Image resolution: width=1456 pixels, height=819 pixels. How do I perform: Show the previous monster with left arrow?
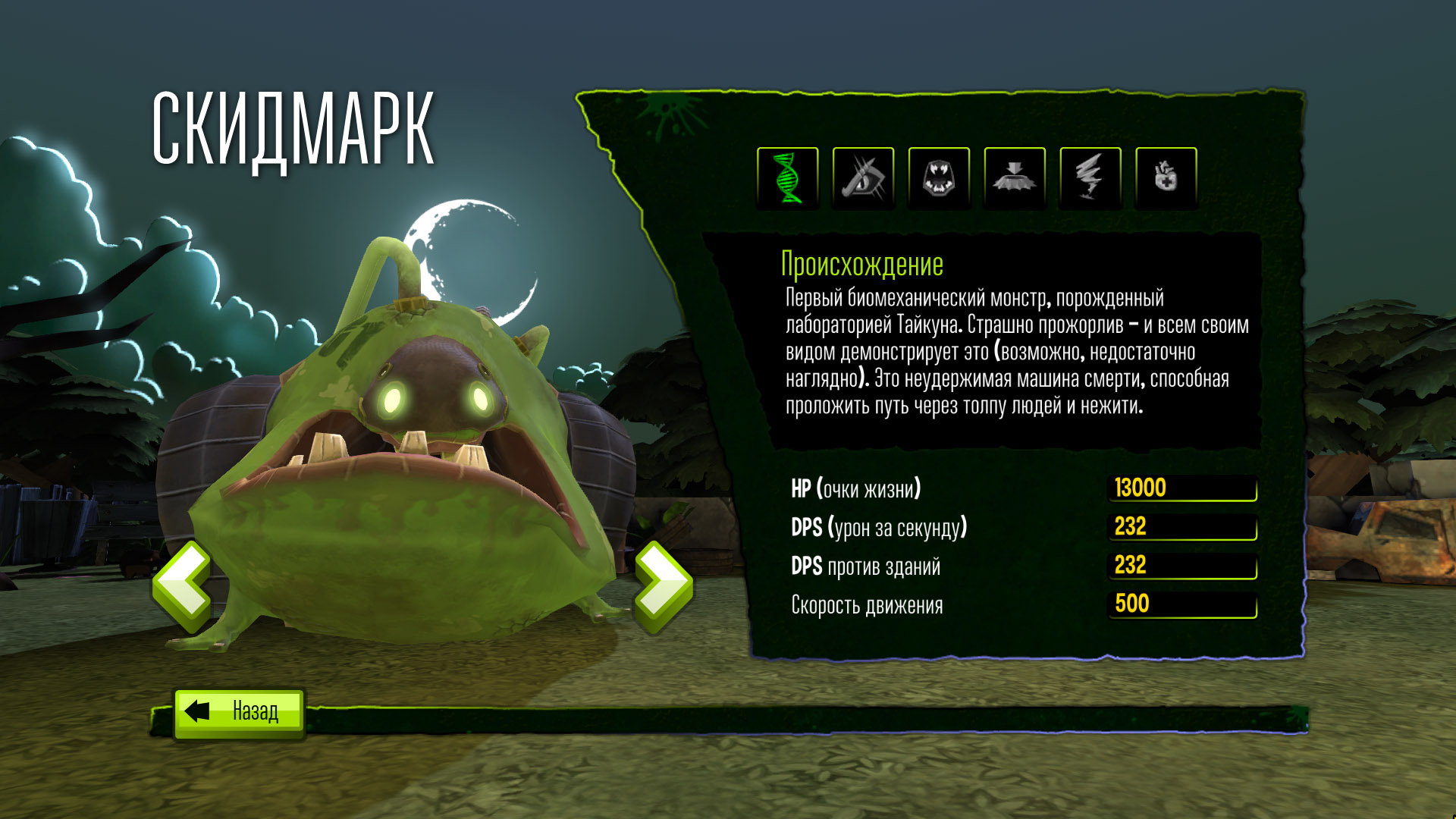click(x=183, y=586)
